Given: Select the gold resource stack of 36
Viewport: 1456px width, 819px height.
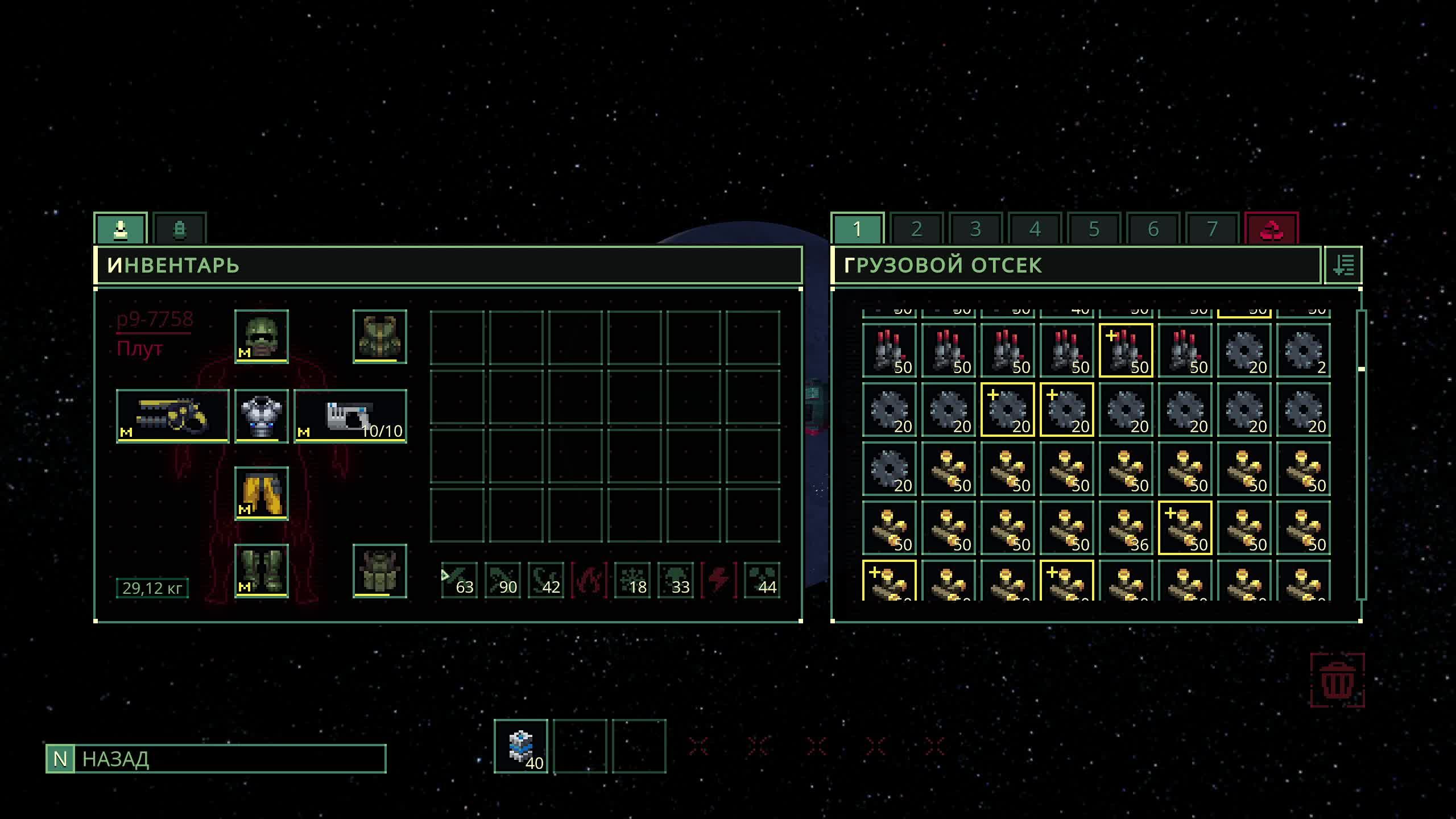Looking at the screenshot, I should tap(1126, 528).
